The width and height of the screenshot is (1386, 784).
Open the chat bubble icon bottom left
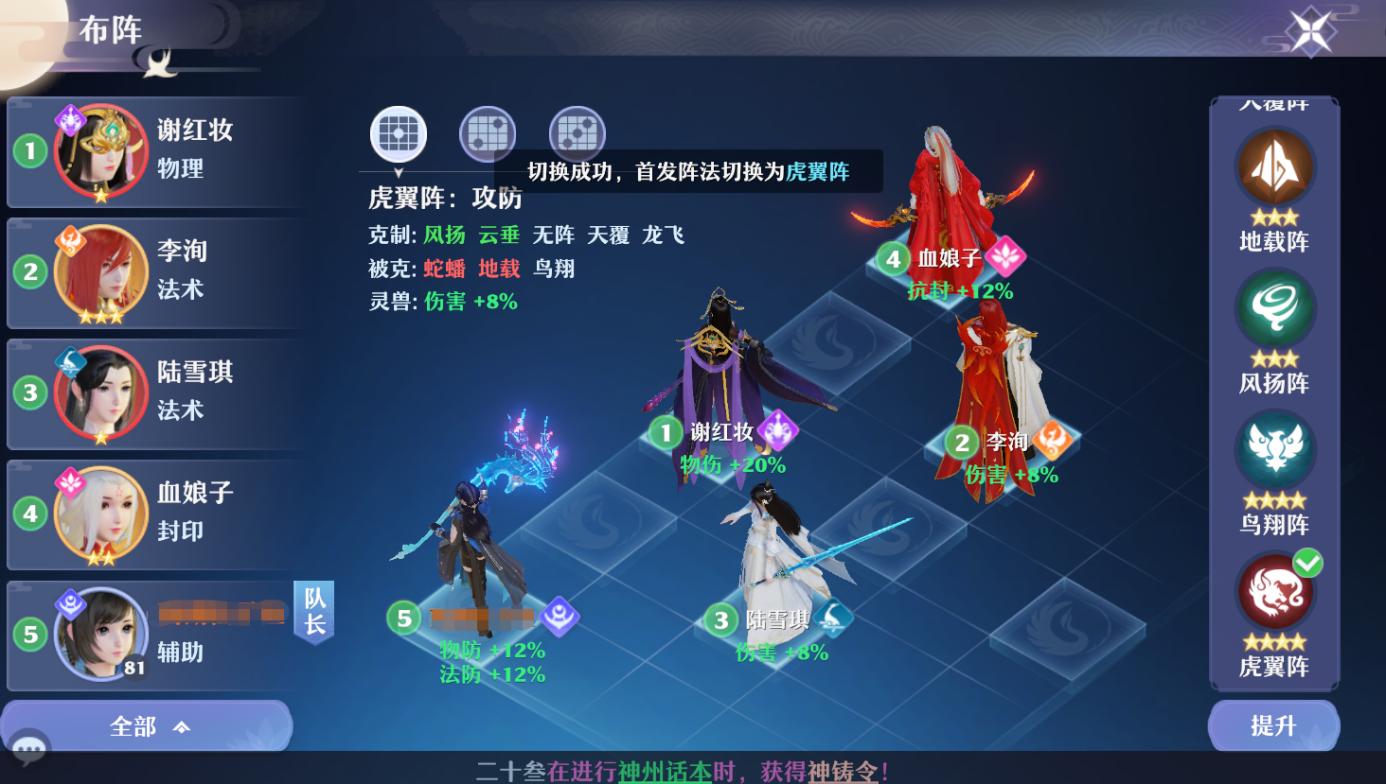(30, 747)
